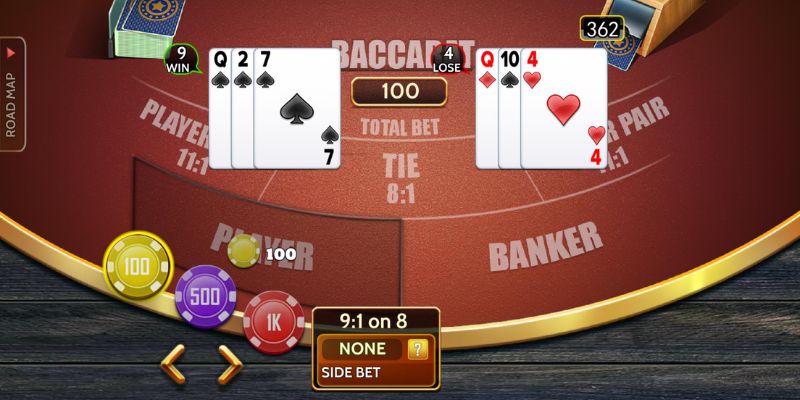Change the NONE side bet selection
The height and width of the screenshot is (400, 800).
[362, 349]
